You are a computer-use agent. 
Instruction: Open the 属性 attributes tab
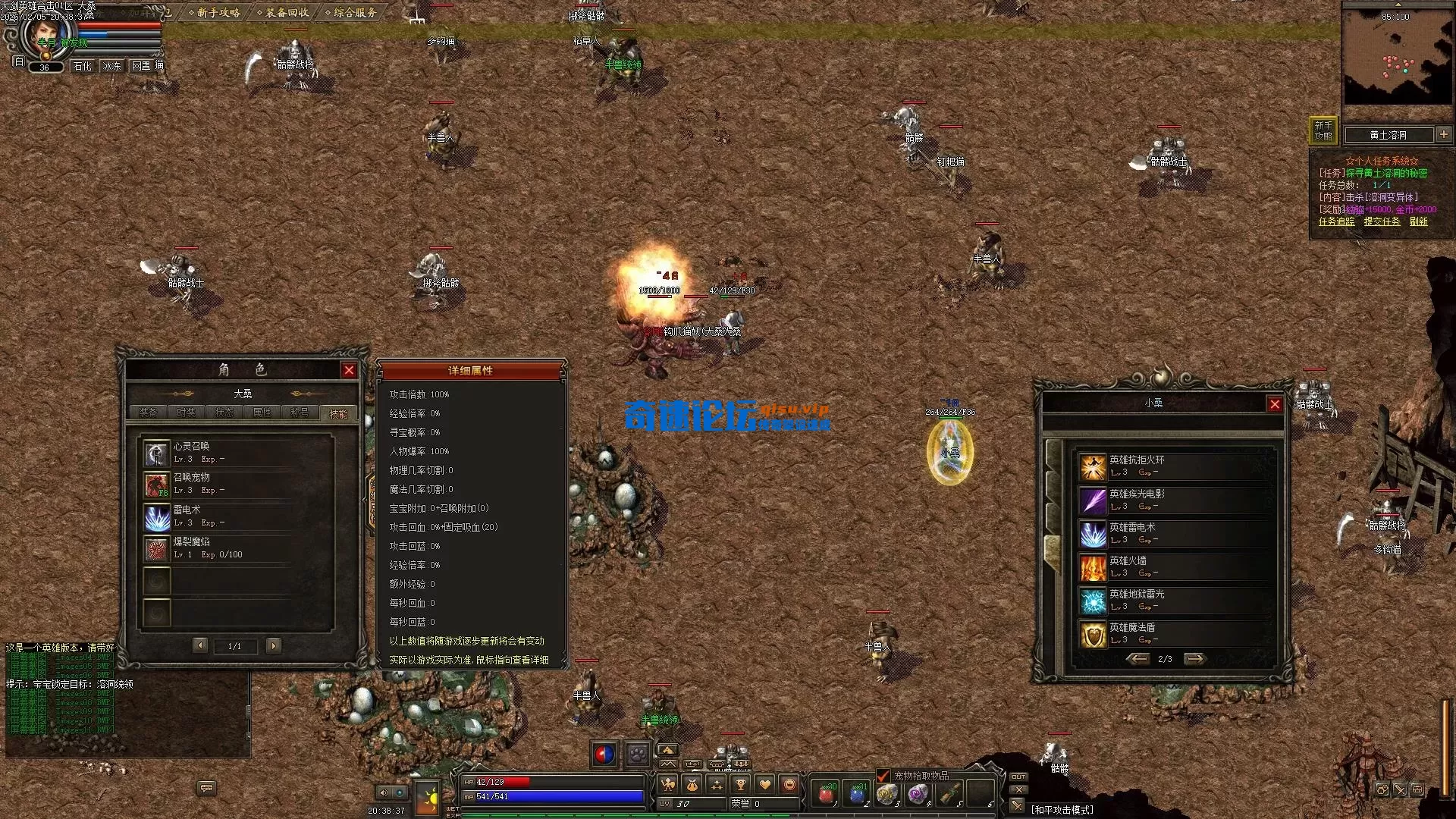point(262,413)
